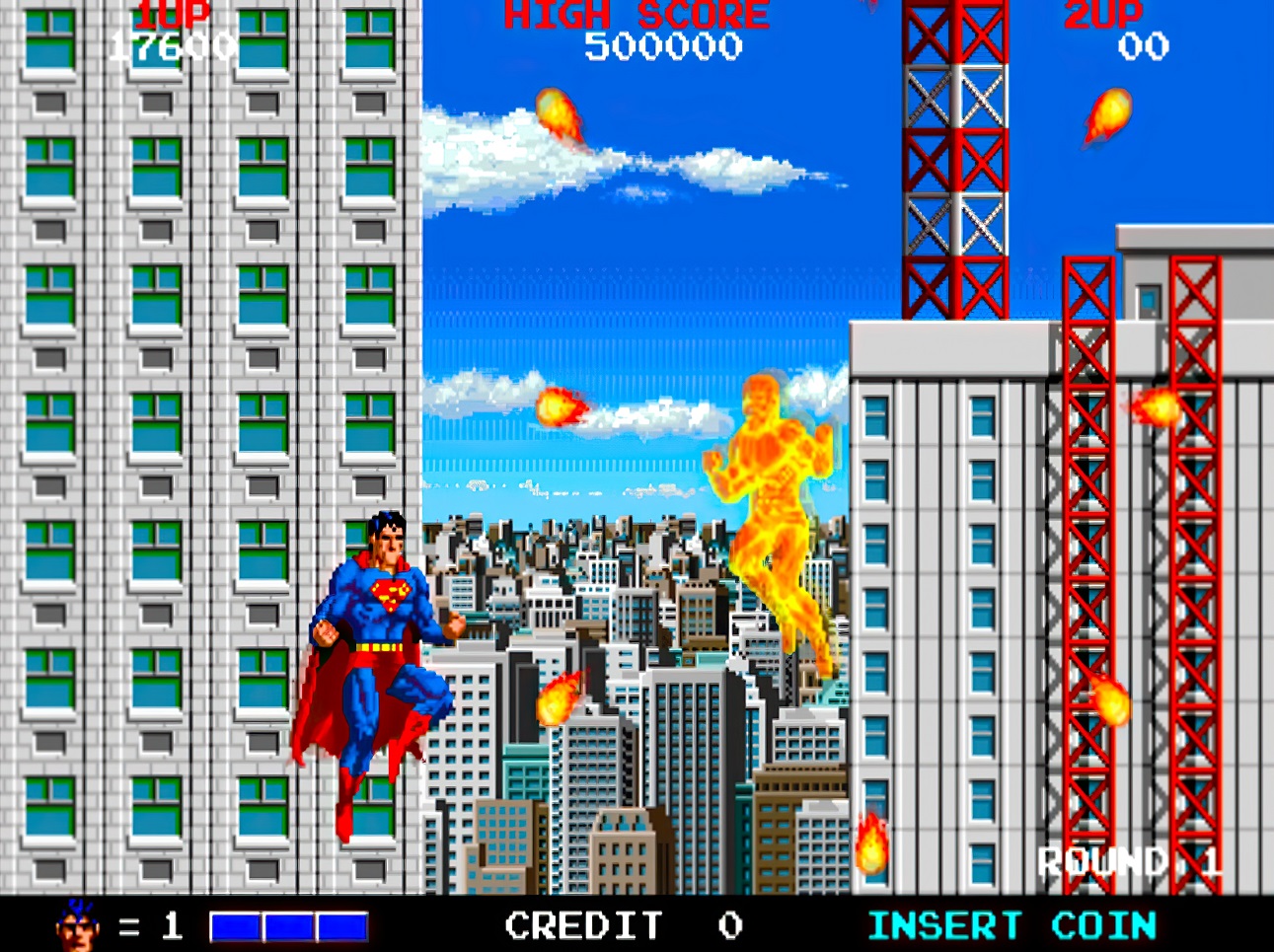Image resolution: width=1274 pixels, height=952 pixels.
Task: Click the INSERT COIN text
Action: pyautogui.click(x=1010, y=924)
